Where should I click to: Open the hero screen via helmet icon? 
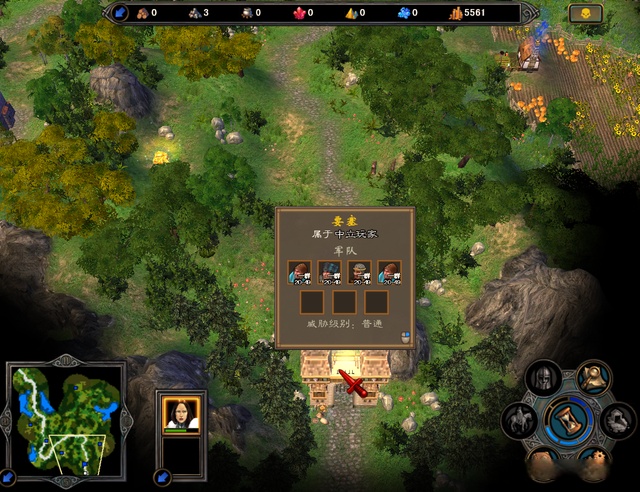[544, 379]
